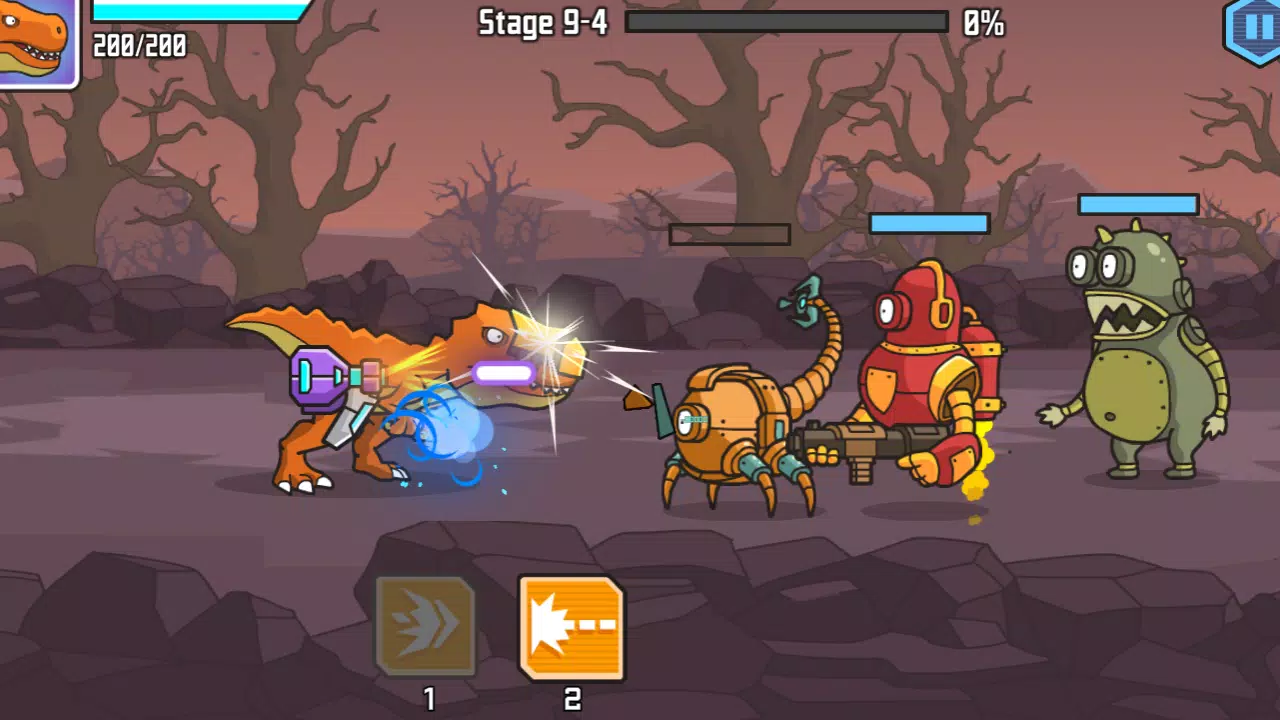Screen dimensions: 1280x720
Task: Select the 200/200 HP counter
Action: (137, 45)
